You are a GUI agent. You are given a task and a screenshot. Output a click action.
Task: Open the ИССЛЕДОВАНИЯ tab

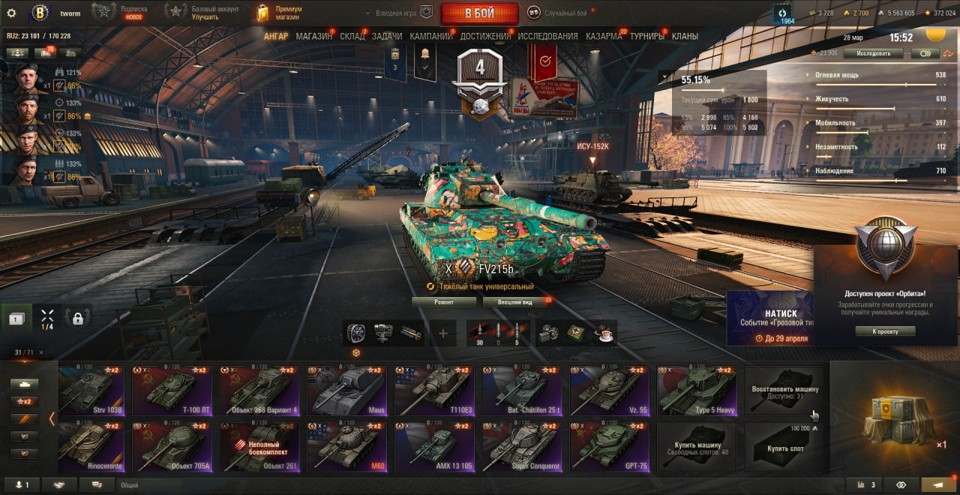pos(548,36)
